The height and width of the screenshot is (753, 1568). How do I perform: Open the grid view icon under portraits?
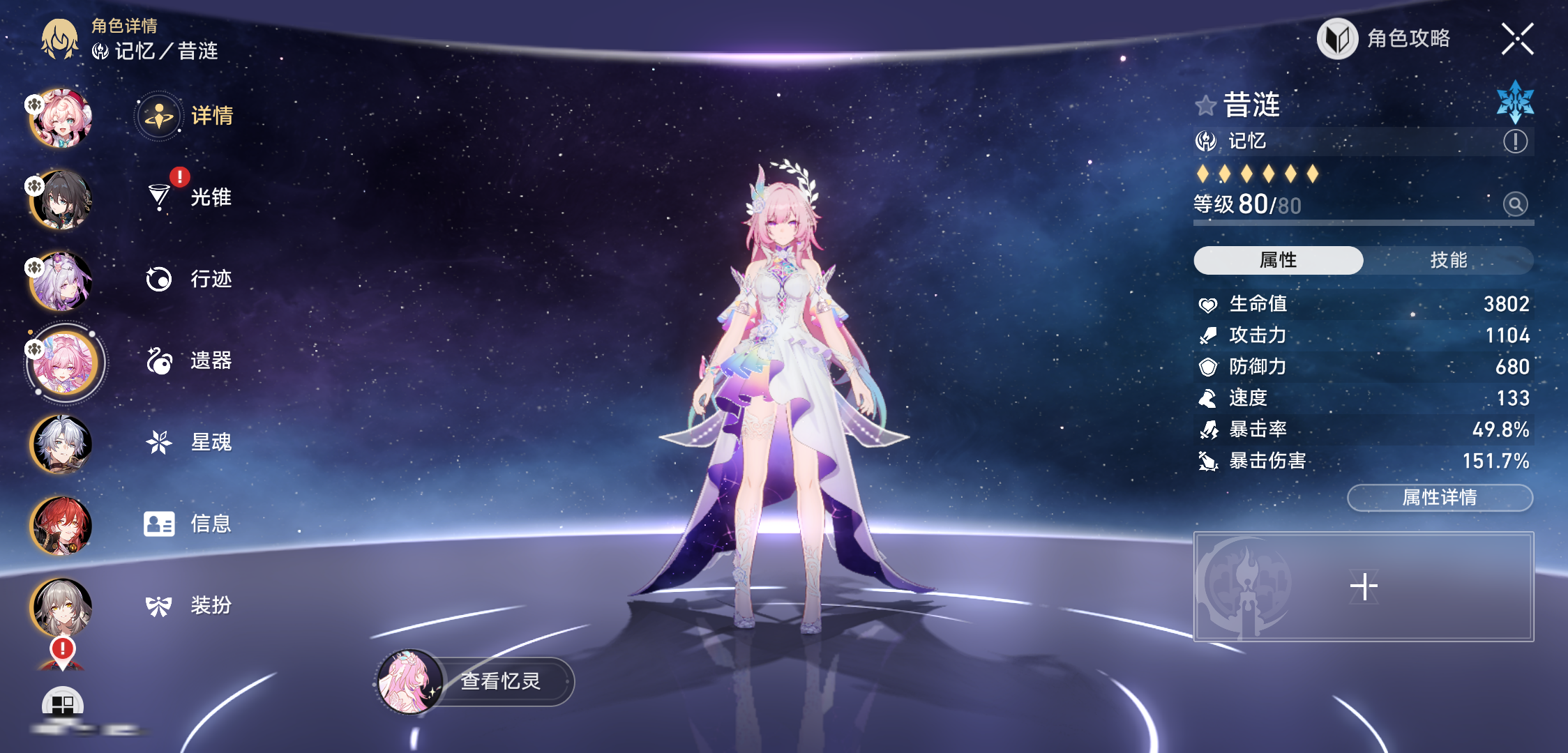(x=63, y=704)
